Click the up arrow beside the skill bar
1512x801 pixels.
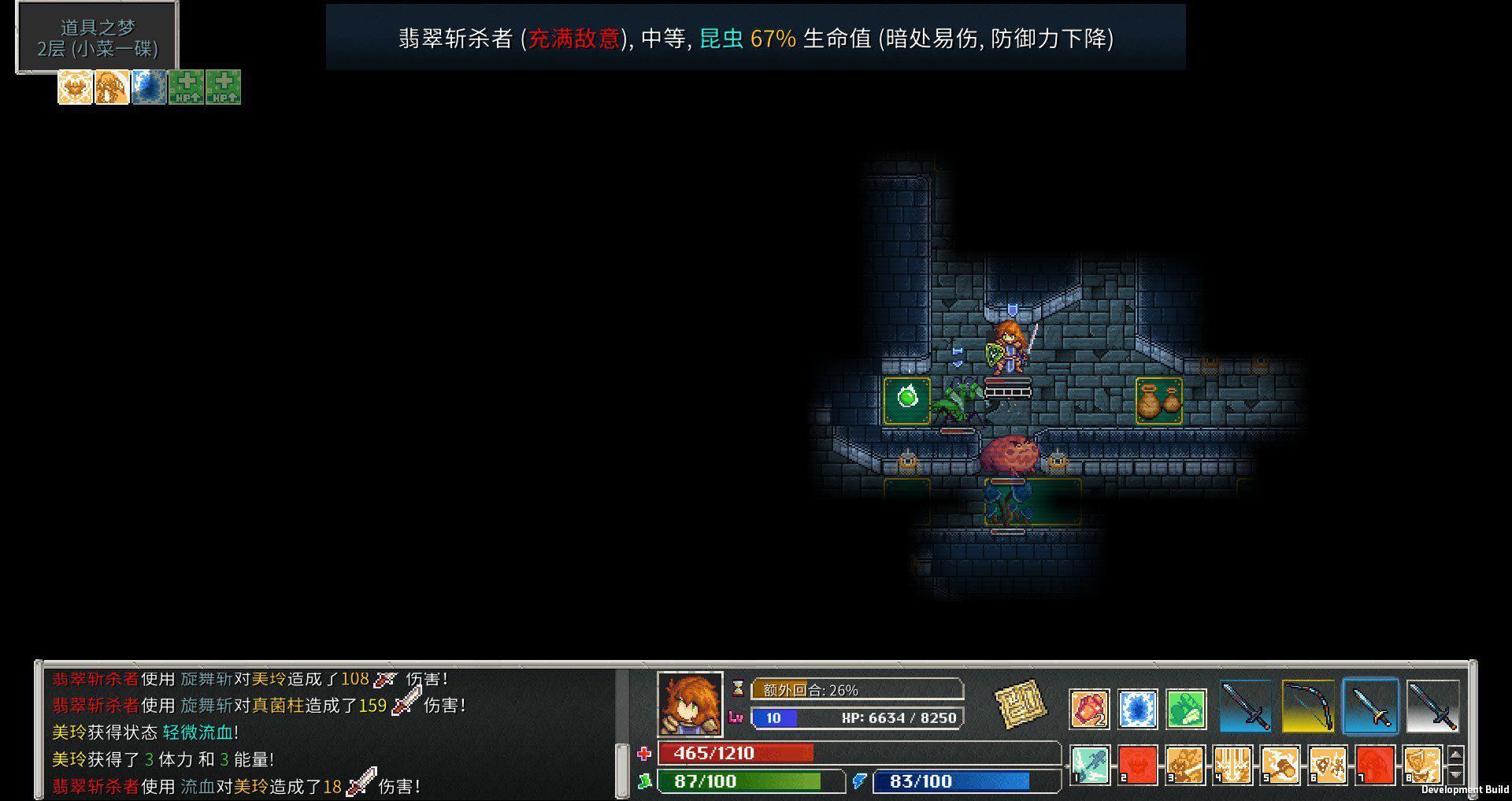click(x=1456, y=755)
